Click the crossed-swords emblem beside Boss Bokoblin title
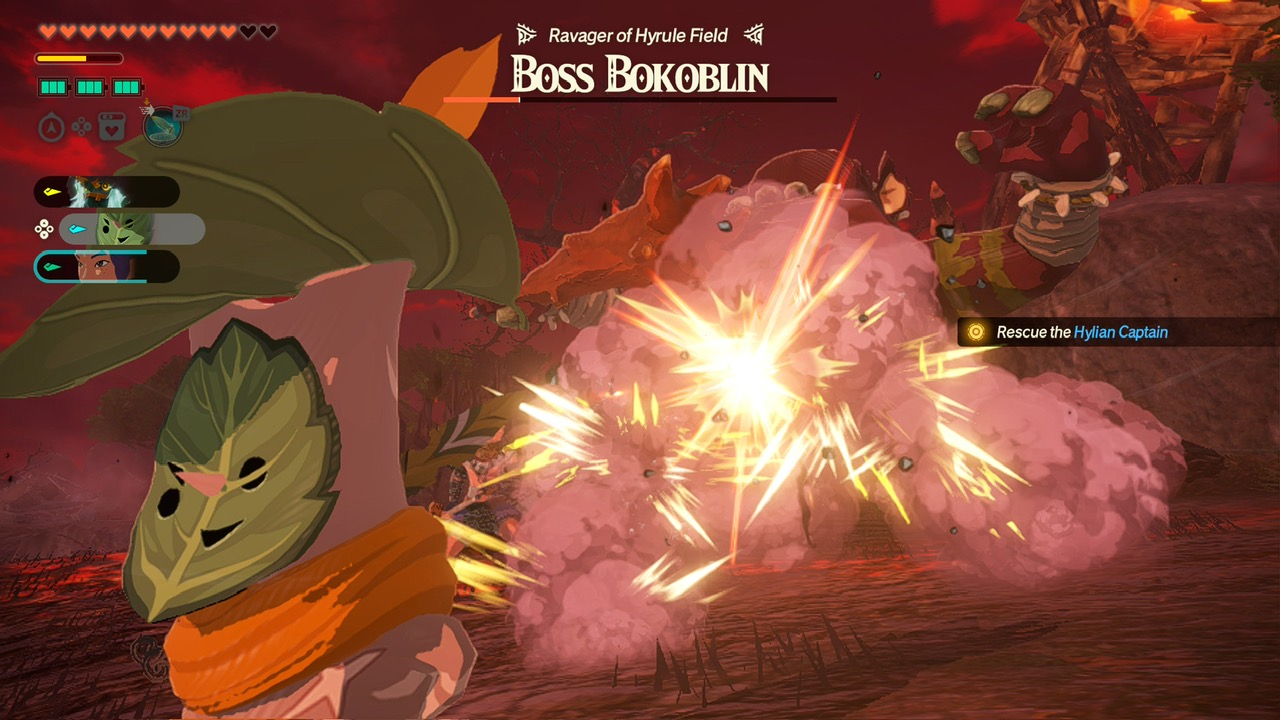The width and height of the screenshot is (1280, 720). [528, 35]
